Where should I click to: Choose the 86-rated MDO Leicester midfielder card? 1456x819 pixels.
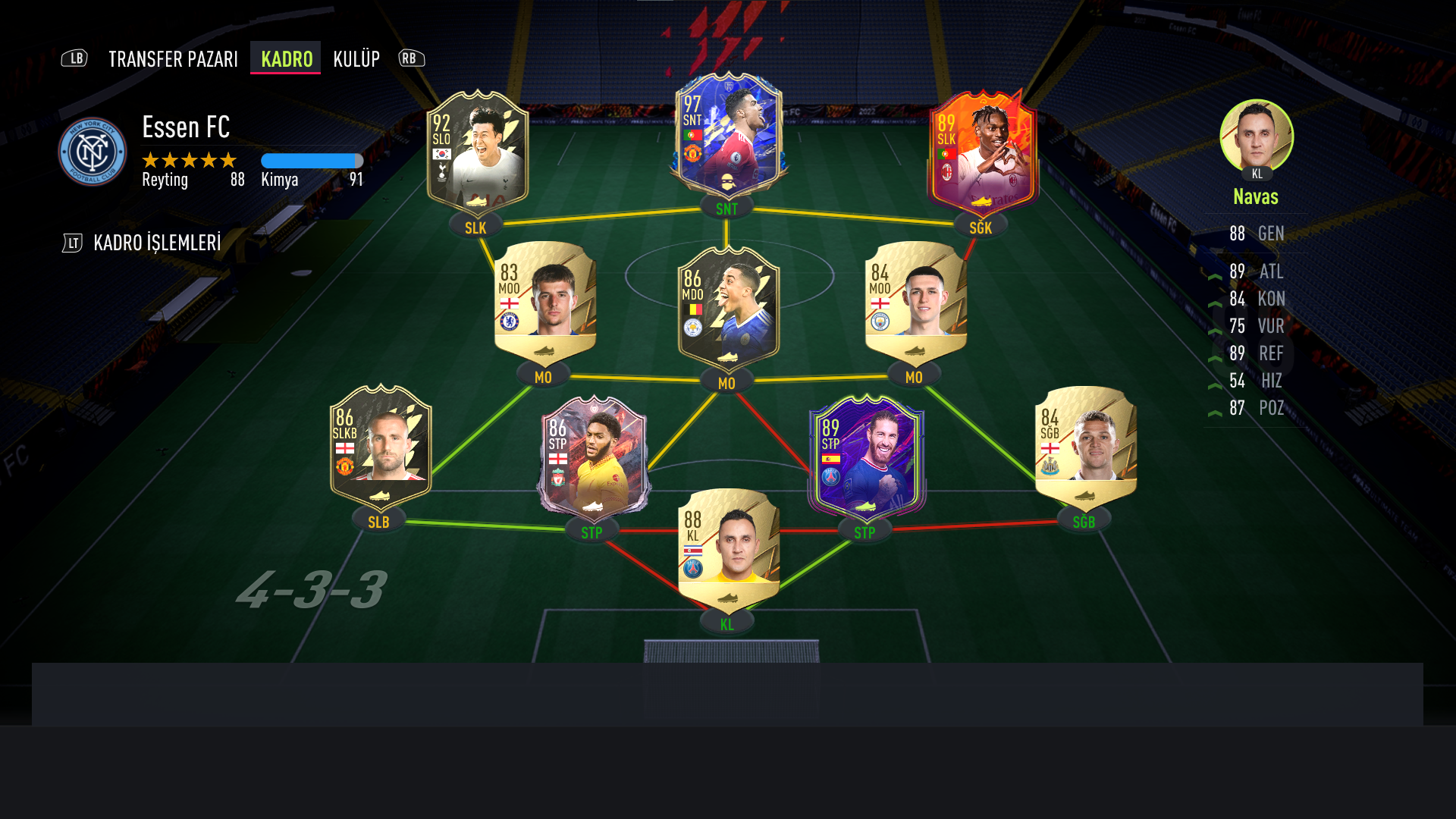pyautogui.click(x=728, y=307)
